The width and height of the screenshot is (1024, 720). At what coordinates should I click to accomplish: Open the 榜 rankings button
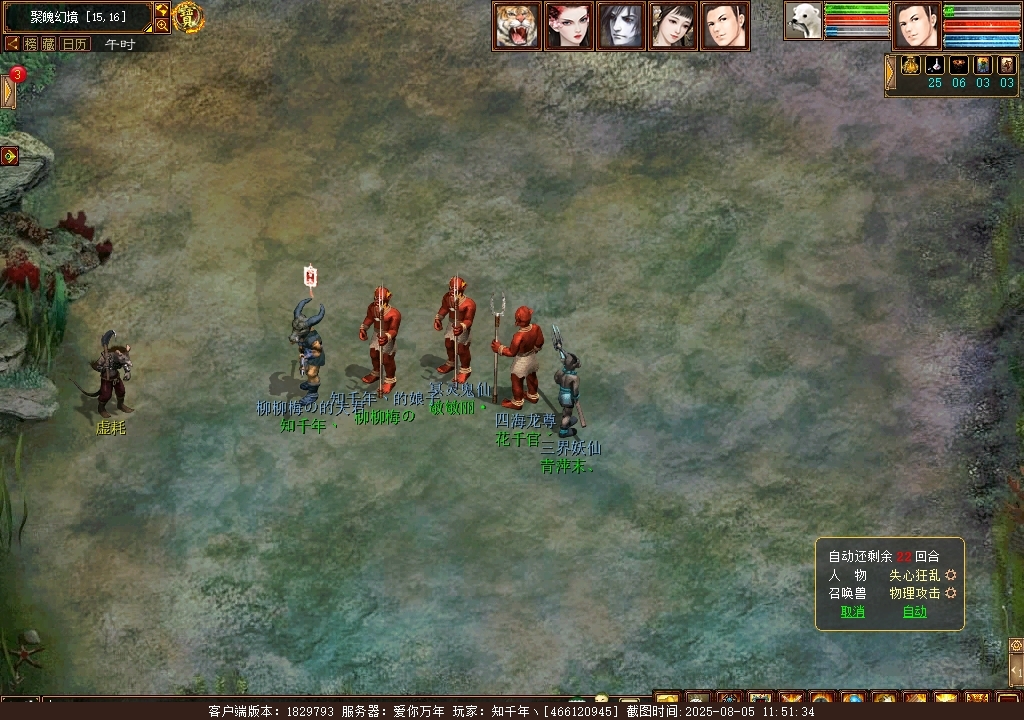[31, 44]
